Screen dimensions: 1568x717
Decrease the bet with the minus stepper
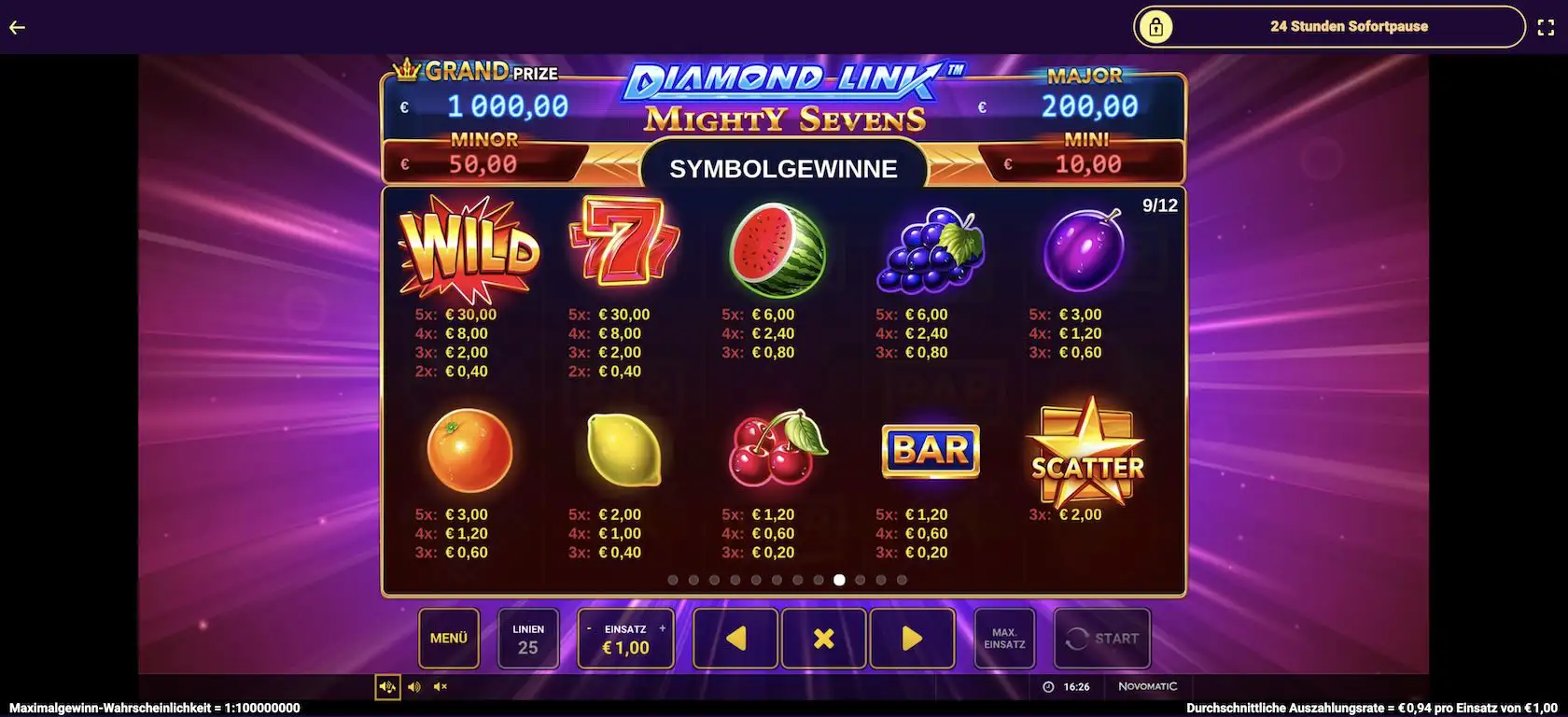point(590,627)
